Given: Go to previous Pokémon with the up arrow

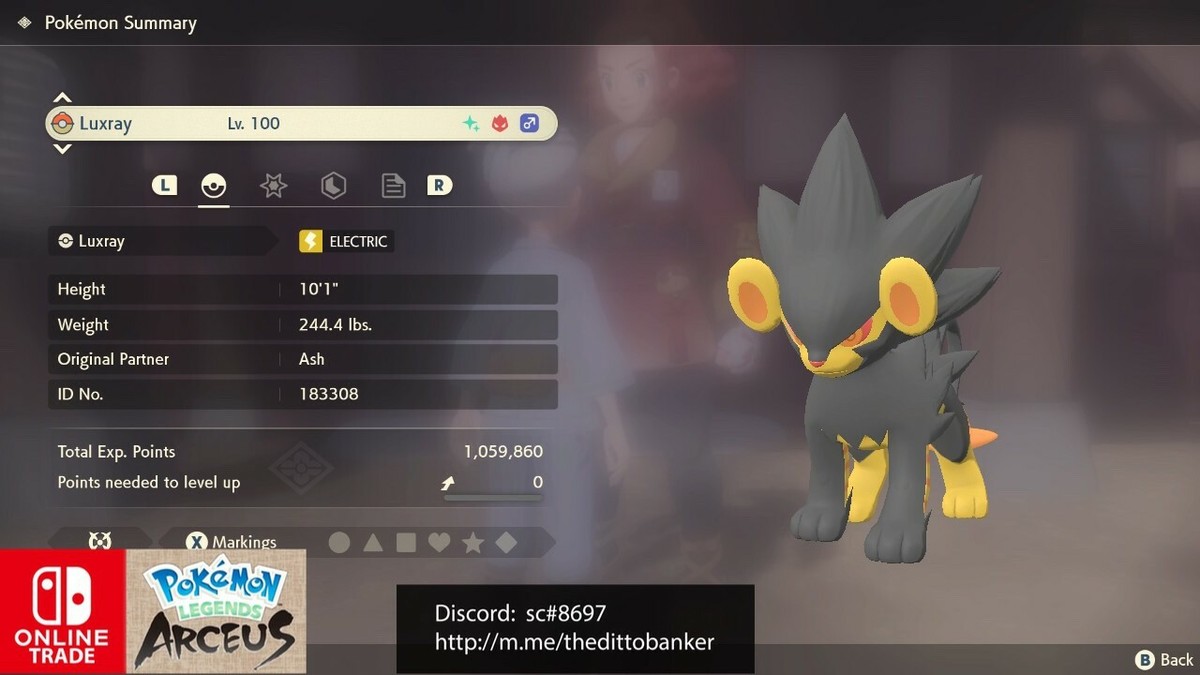Looking at the screenshot, I should tap(62, 98).
